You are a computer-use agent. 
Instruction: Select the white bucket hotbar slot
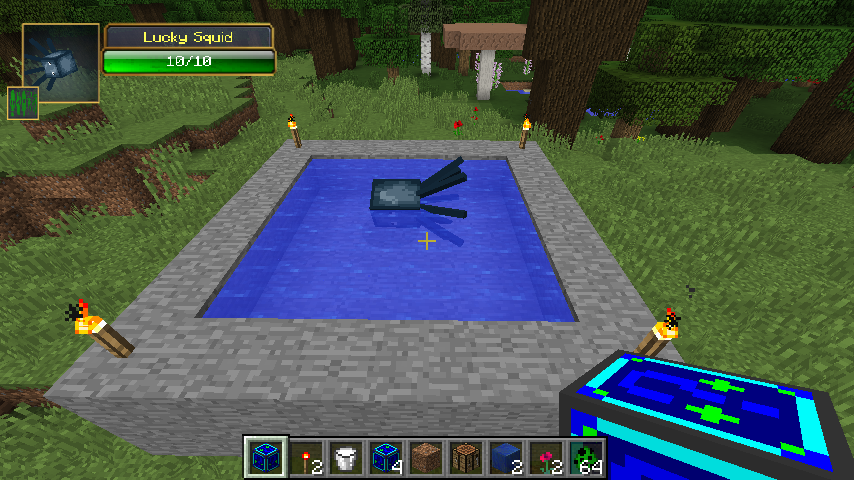pyautogui.click(x=347, y=457)
